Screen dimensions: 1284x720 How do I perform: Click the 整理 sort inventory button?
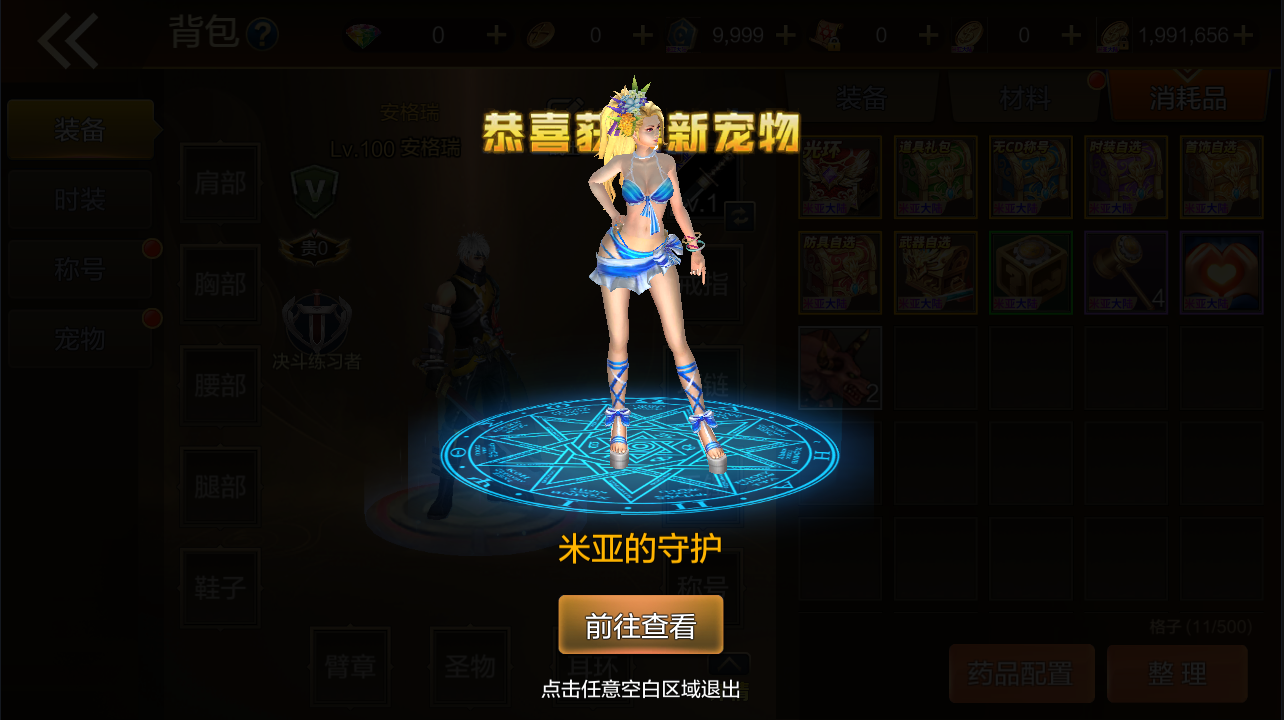click(1177, 673)
